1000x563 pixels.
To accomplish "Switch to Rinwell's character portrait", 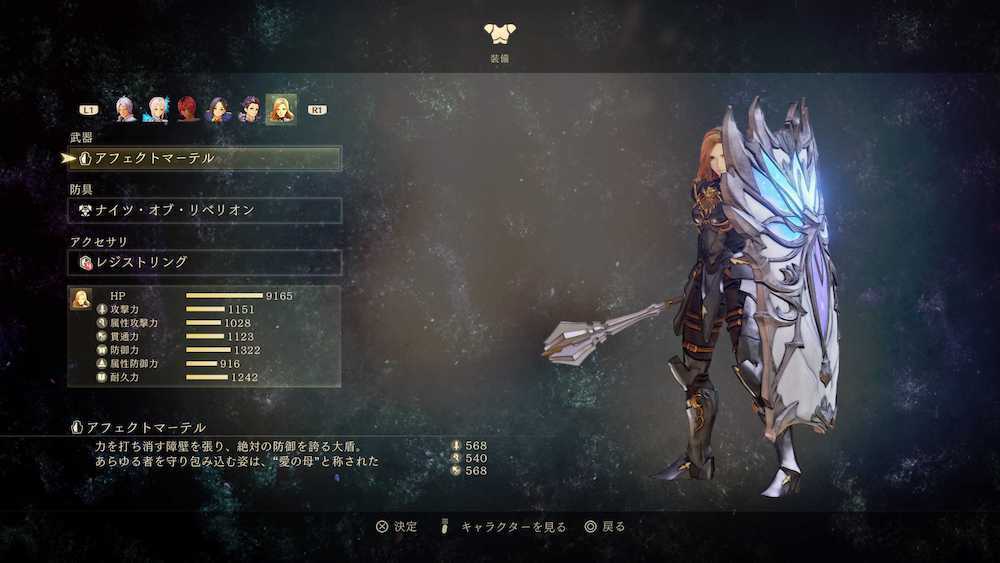I will pyautogui.click(x=218, y=109).
